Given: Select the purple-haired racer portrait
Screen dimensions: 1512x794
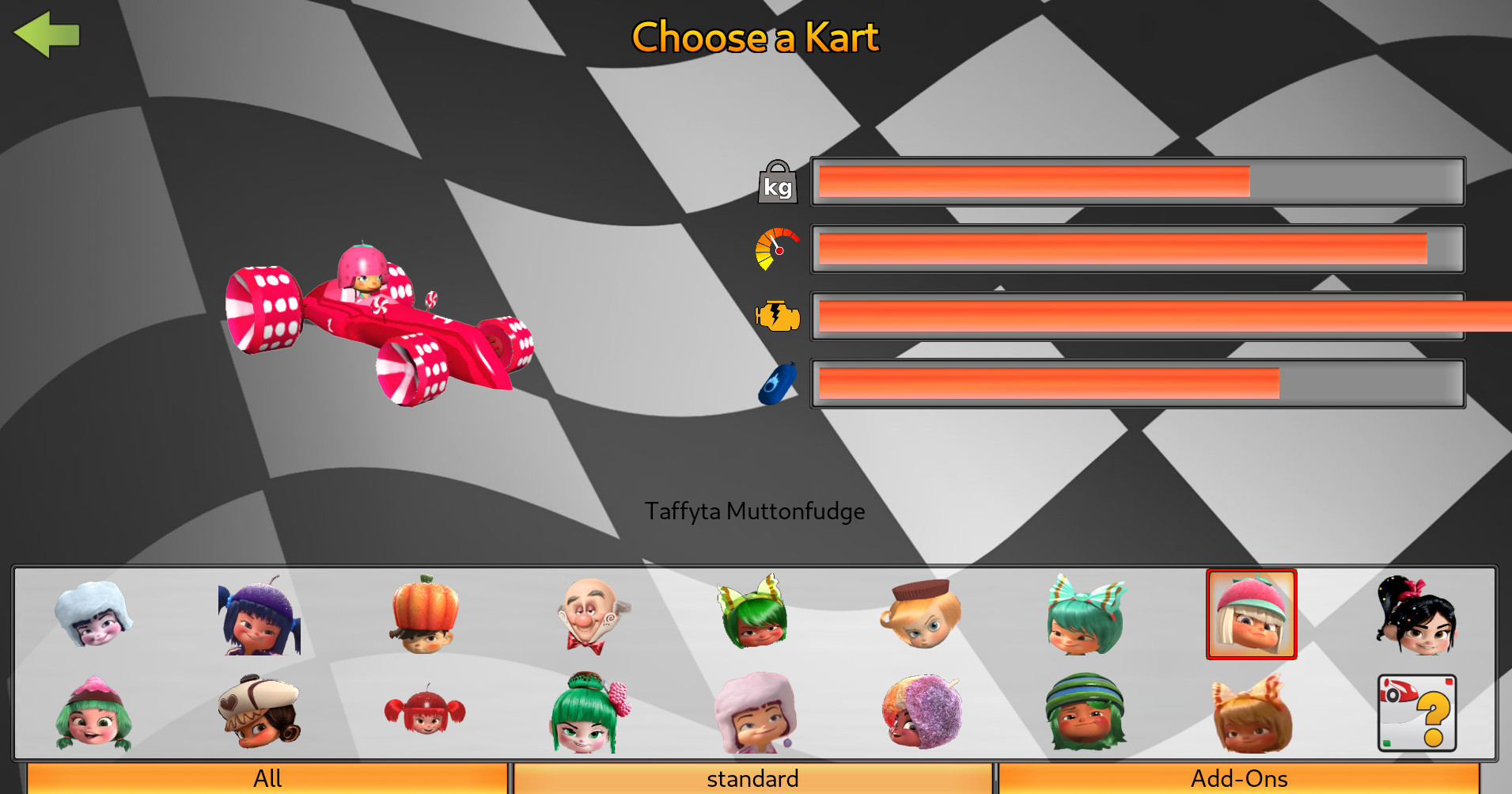Looking at the screenshot, I should (x=261, y=617).
